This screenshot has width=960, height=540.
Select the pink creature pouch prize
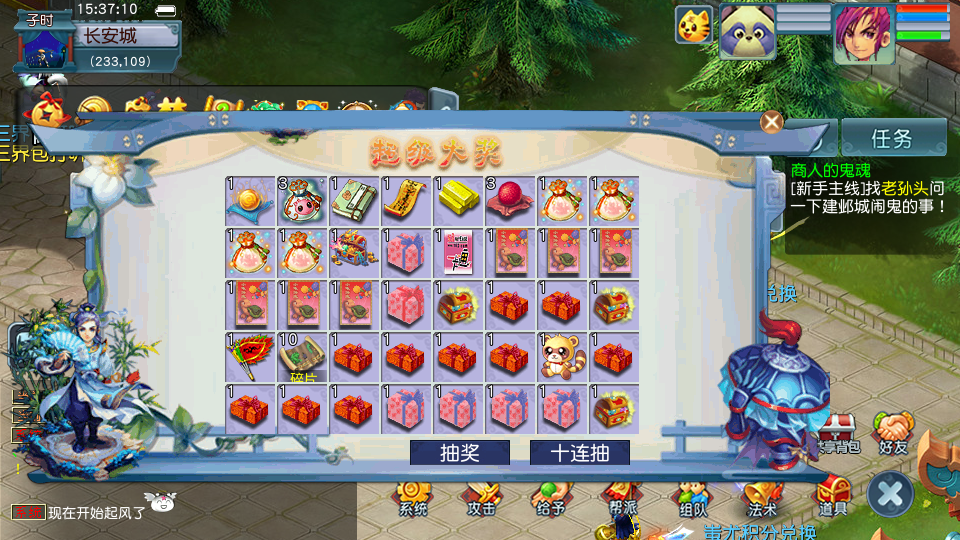(x=302, y=201)
